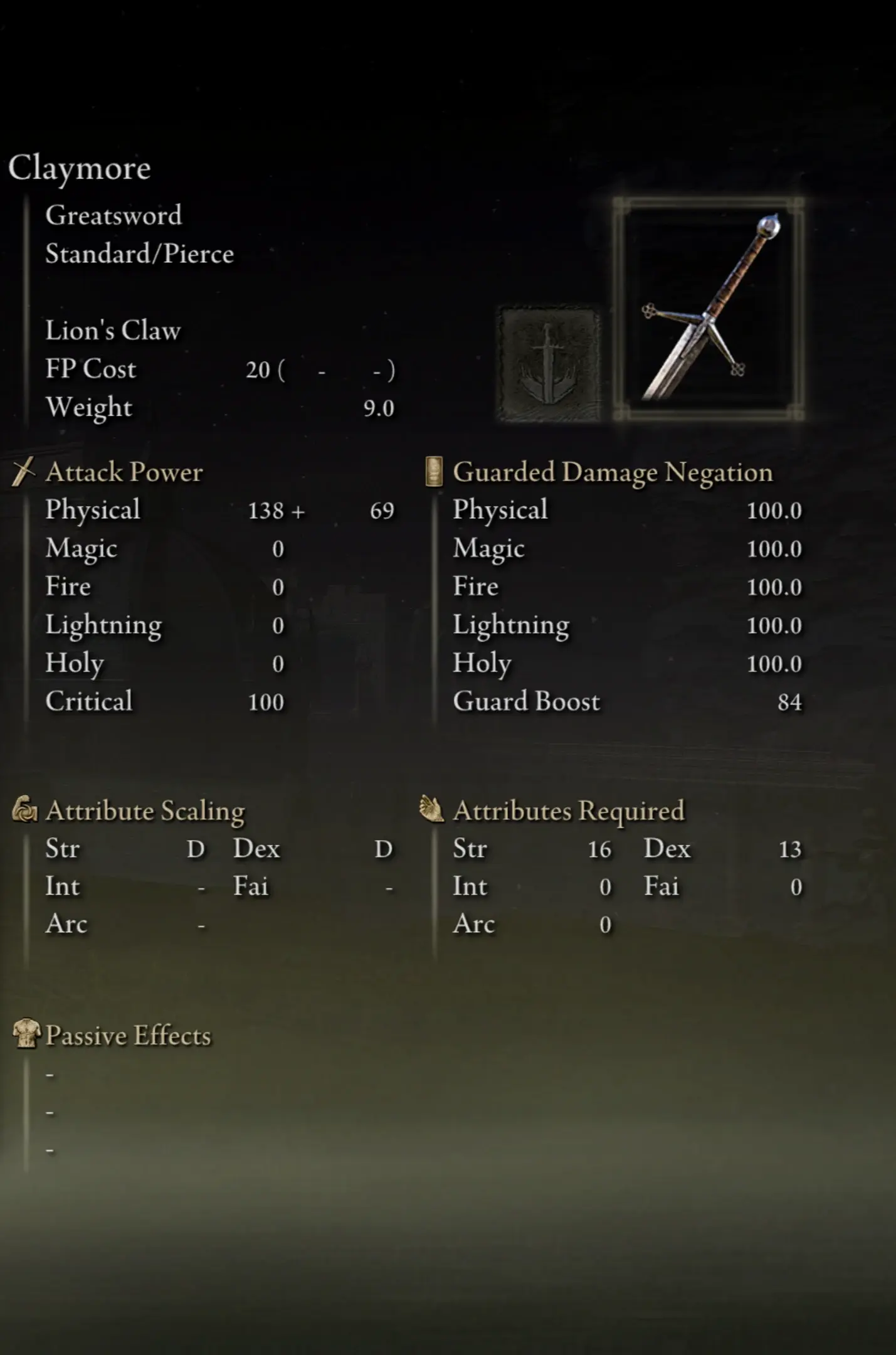This screenshot has width=896, height=1355.
Task: Select the Greatsword category label
Action: point(113,215)
